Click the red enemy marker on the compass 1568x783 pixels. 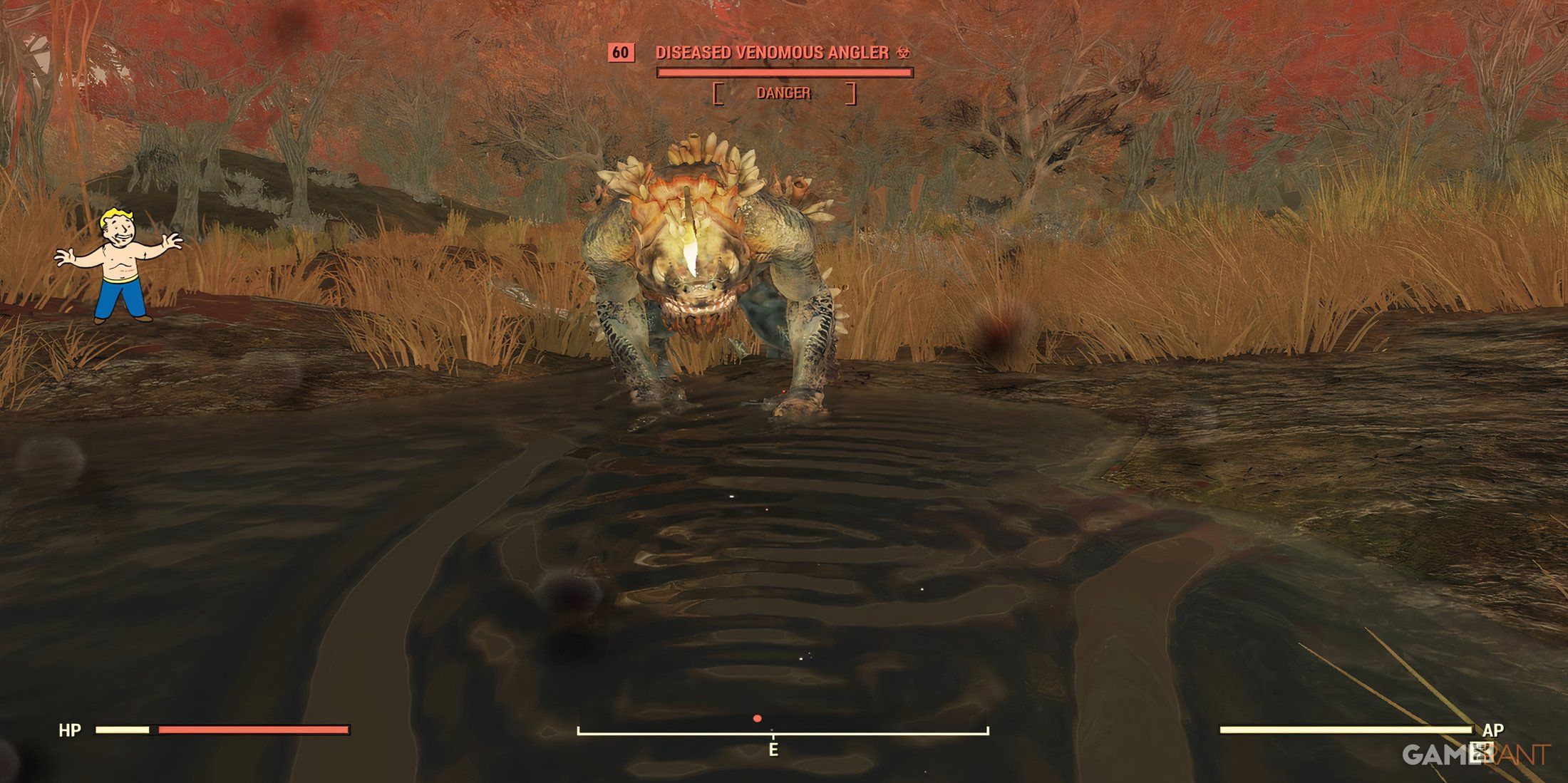coord(757,719)
